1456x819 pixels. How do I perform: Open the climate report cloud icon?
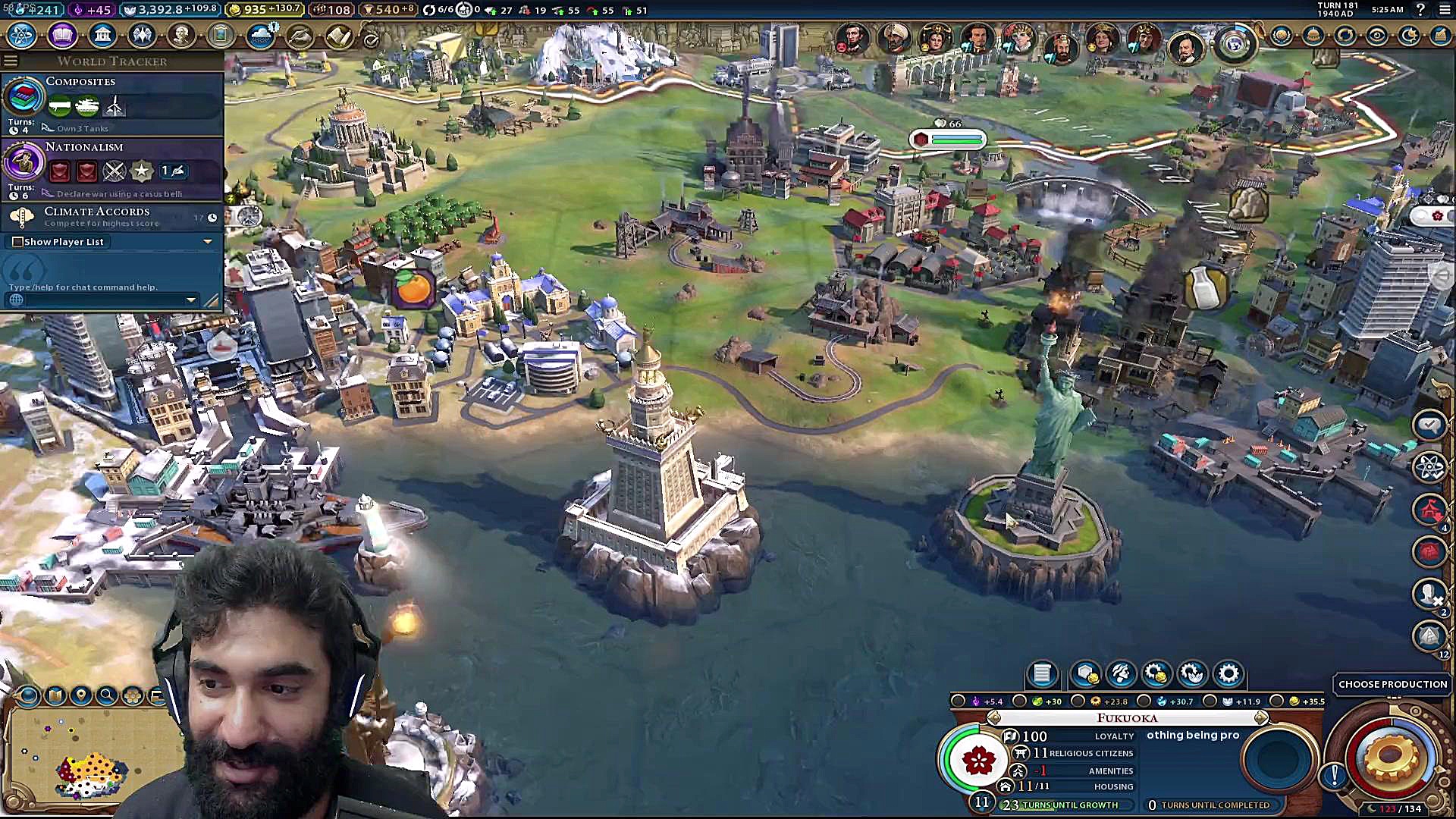click(260, 36)
